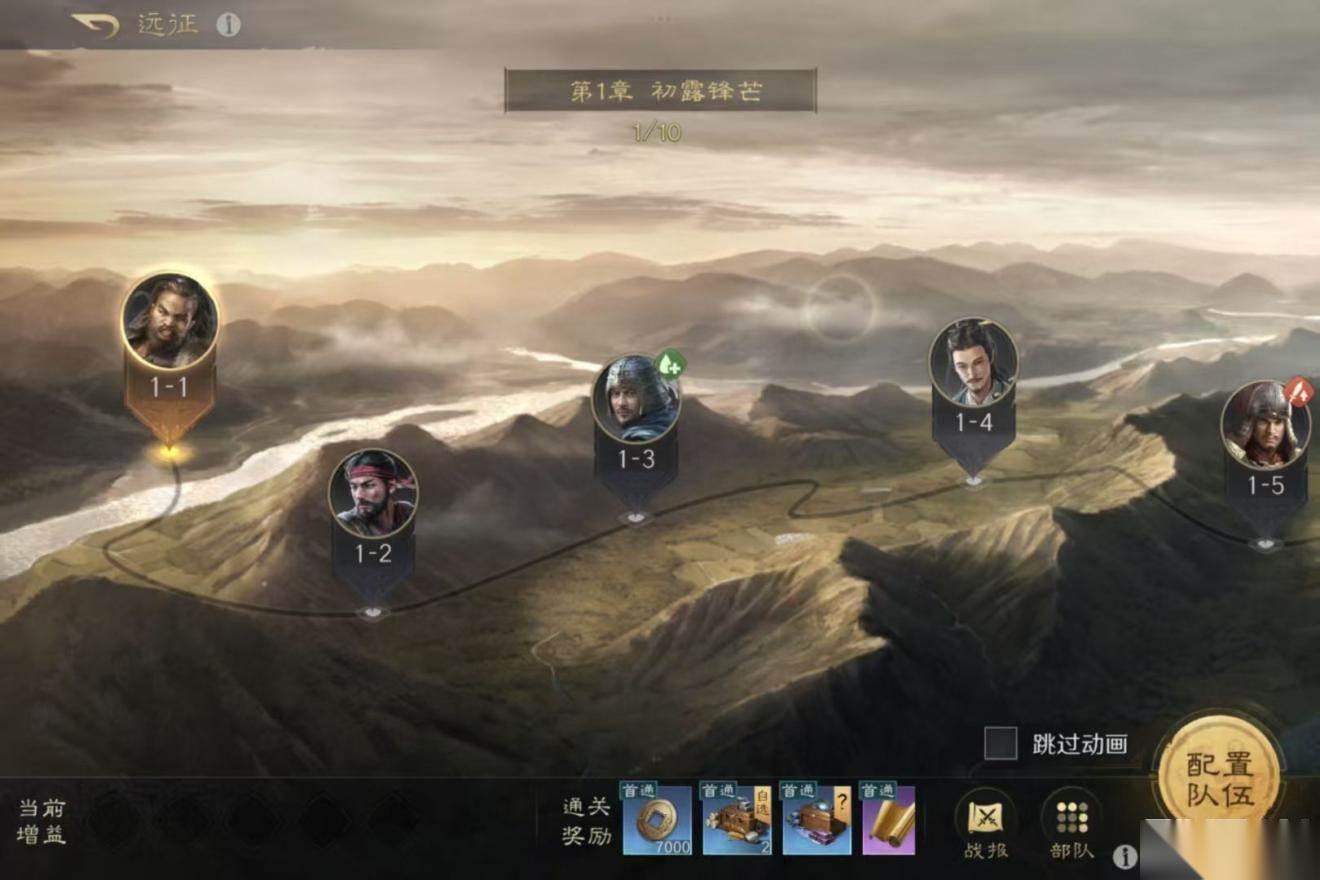Screen dimensions: 1320x880
Task: Toggle the 跳过动画 checkbox
Action: coord(1000,743)
